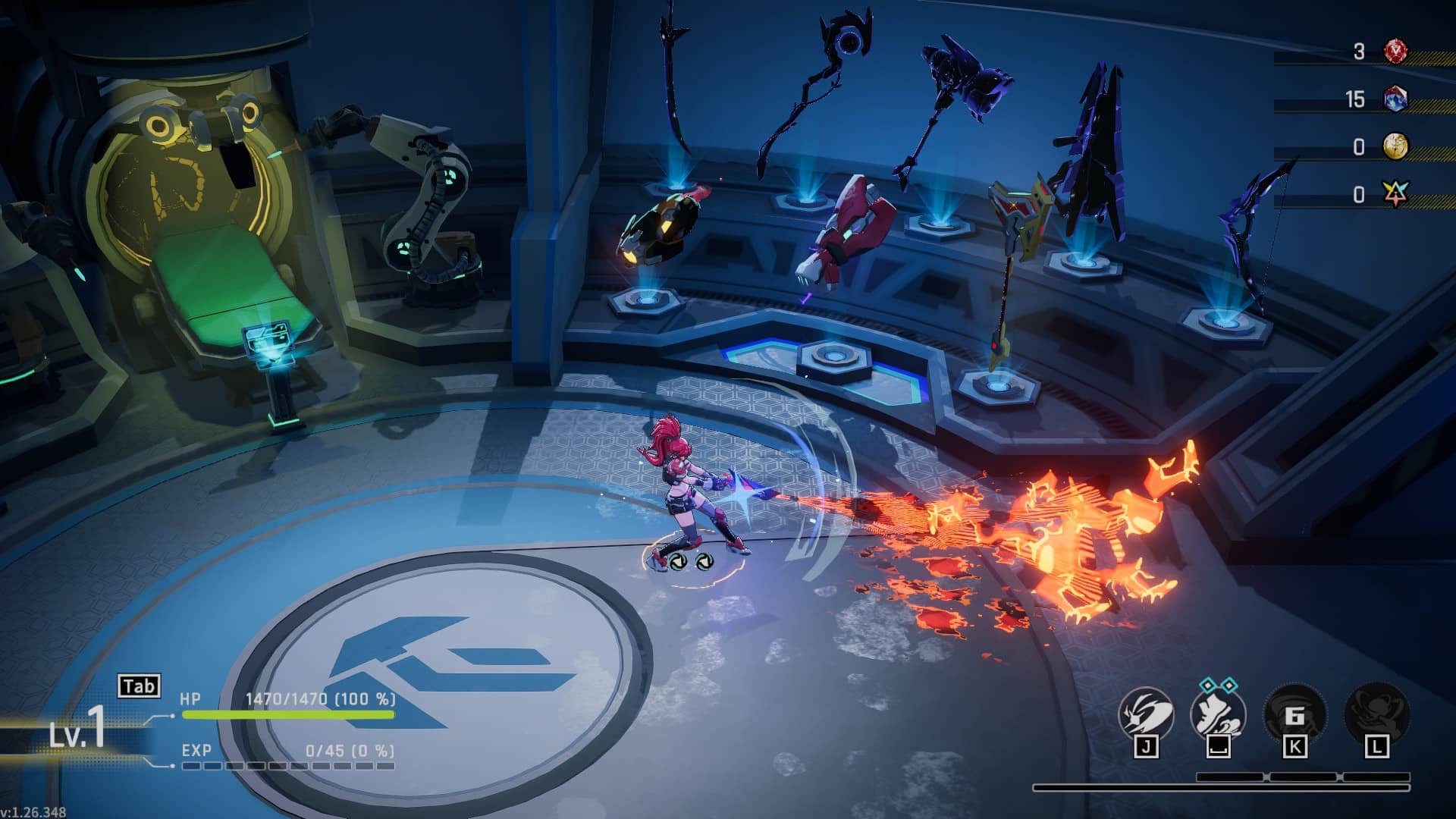Trigger the darkened ultimate skill icon
Viewport: 1456px width, 819px height.
[1376, 713]
